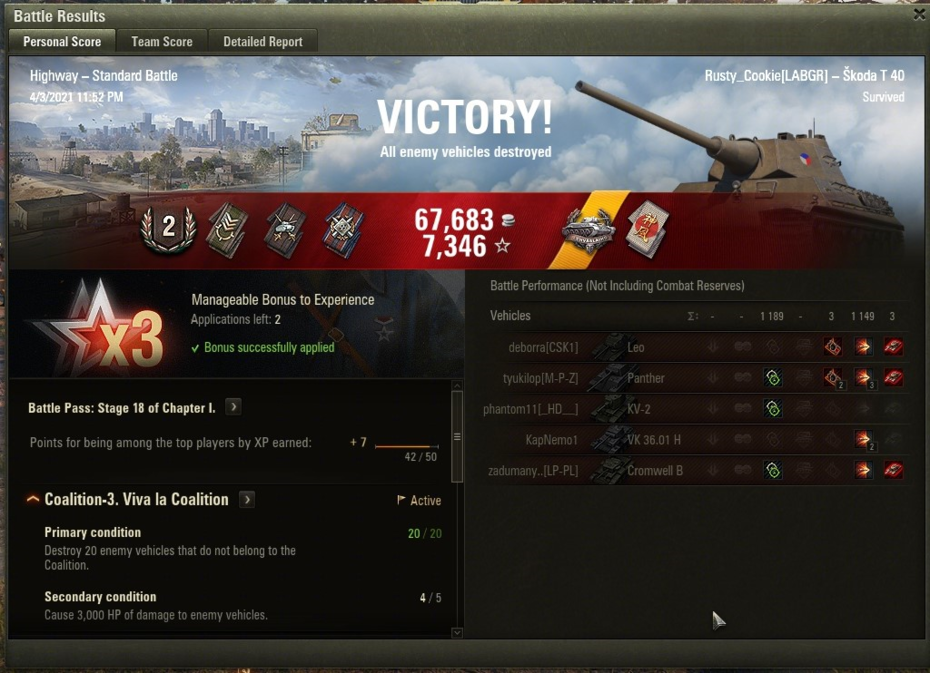
Task: Switch to the Team Score tab
Action: pos(161,41)
